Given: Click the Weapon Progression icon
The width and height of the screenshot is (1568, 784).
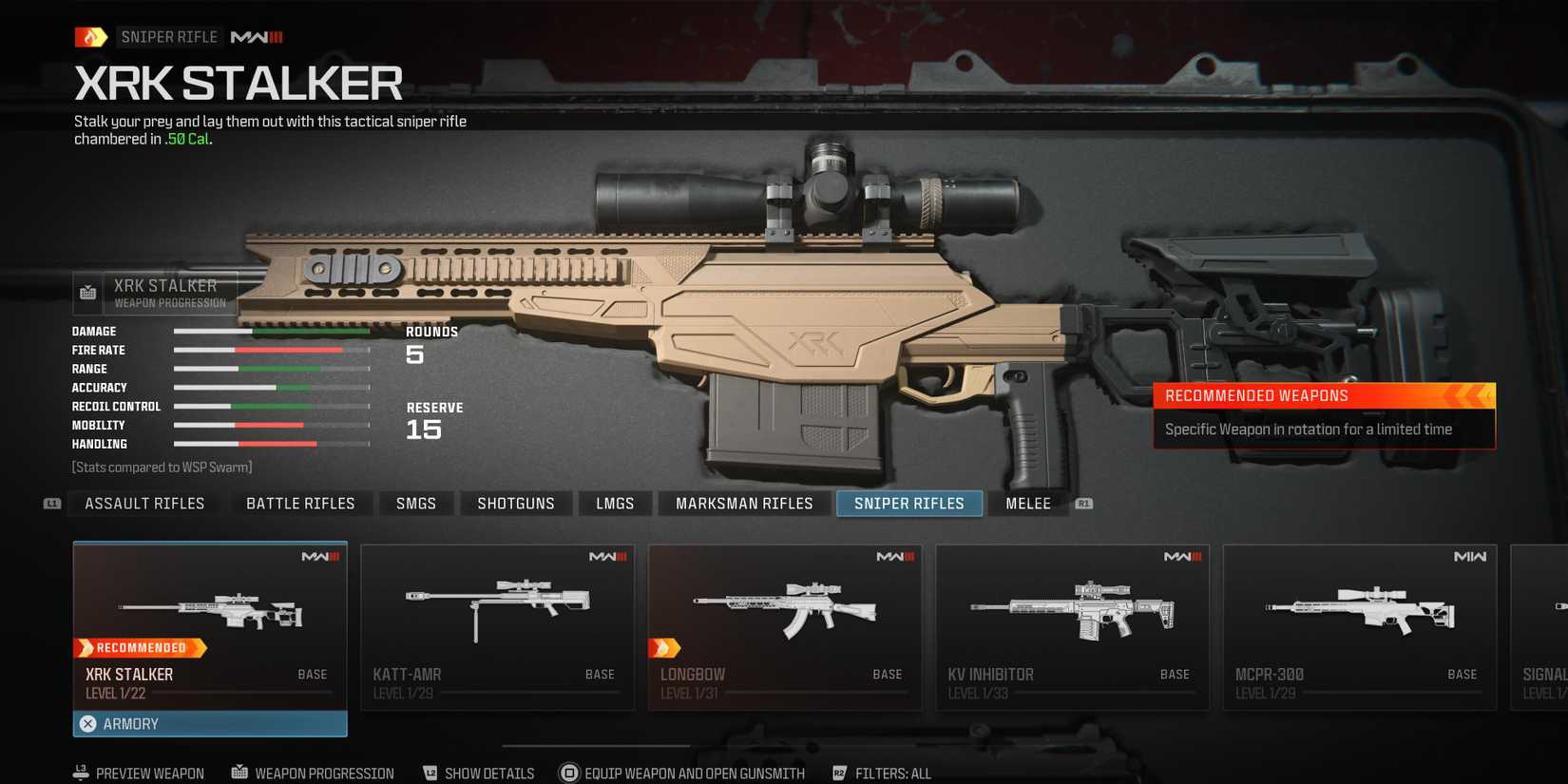Looking at the screenshot, I should [237, 773].
